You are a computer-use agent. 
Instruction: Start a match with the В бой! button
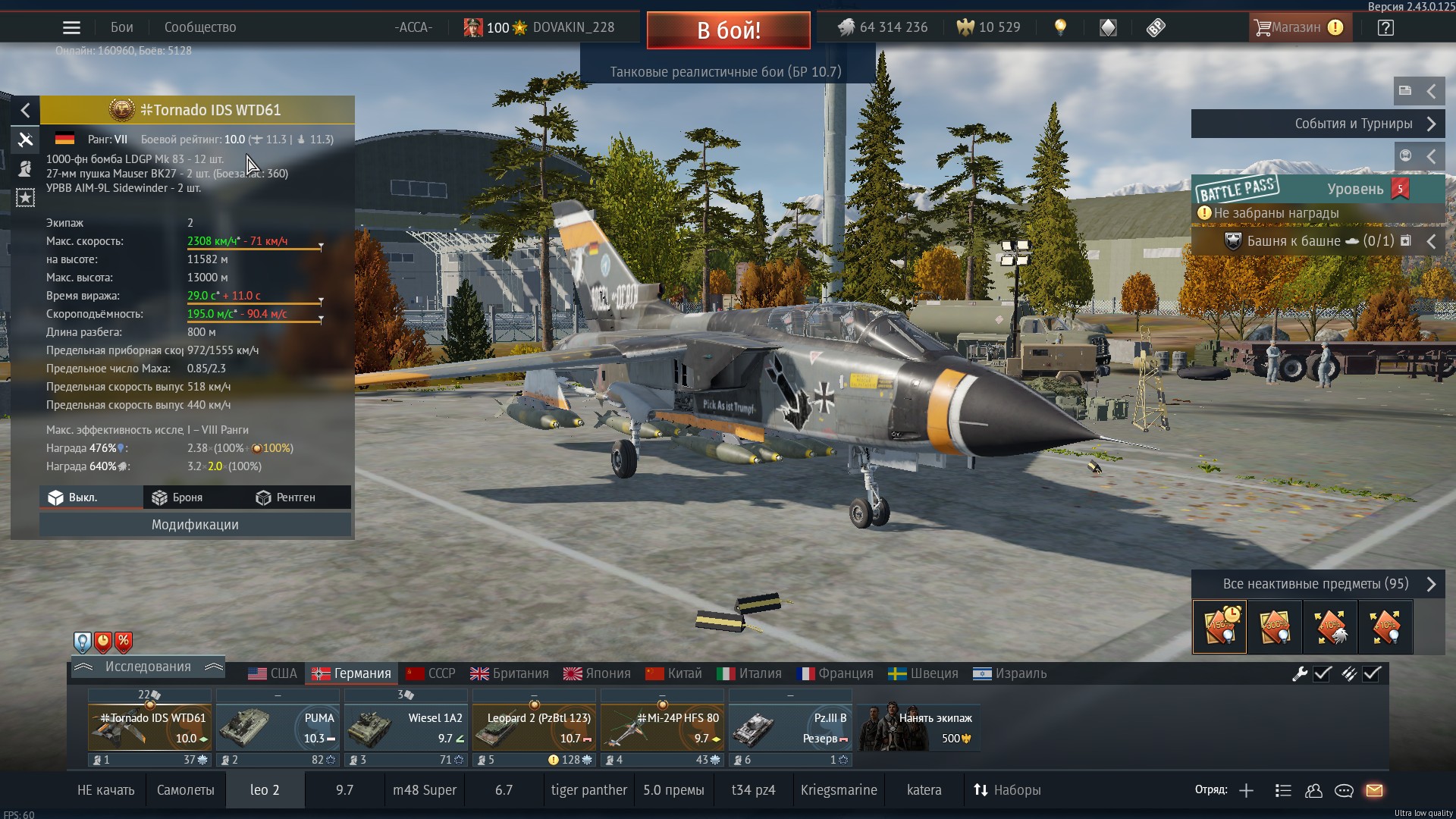coord(728,30)
